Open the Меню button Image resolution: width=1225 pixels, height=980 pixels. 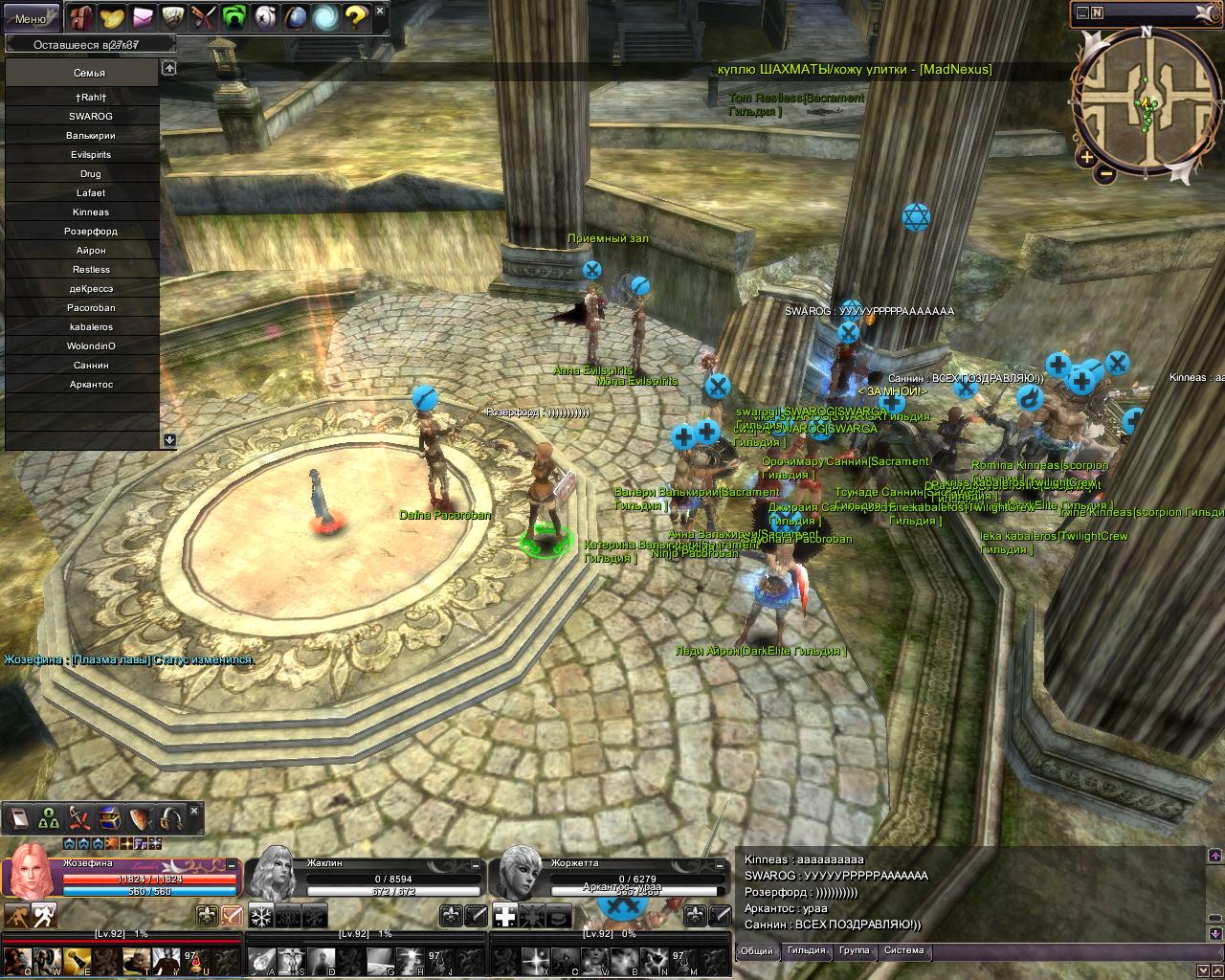click(x=31, y=18)
